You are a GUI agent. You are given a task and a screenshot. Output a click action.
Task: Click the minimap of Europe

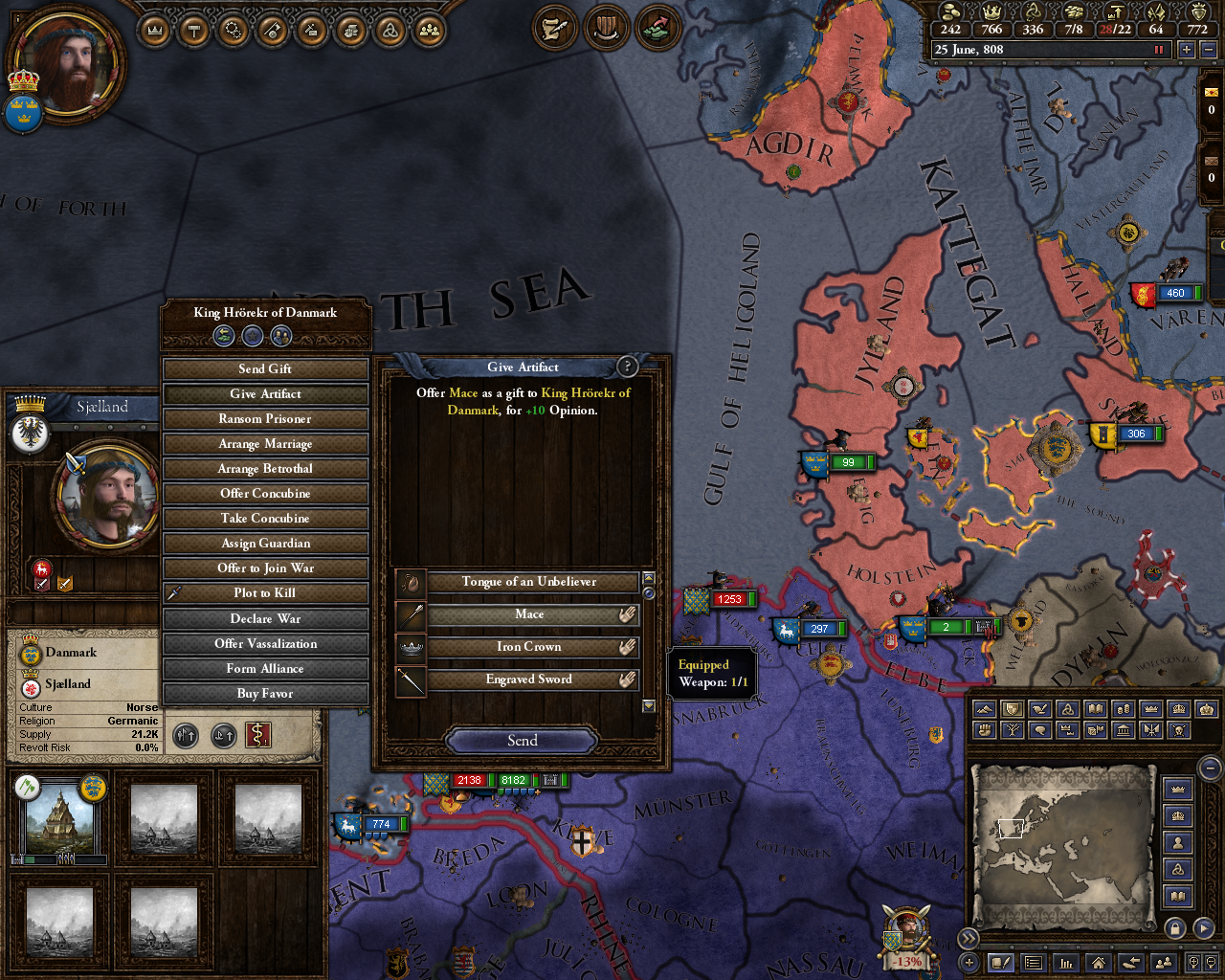point(1061,845)
